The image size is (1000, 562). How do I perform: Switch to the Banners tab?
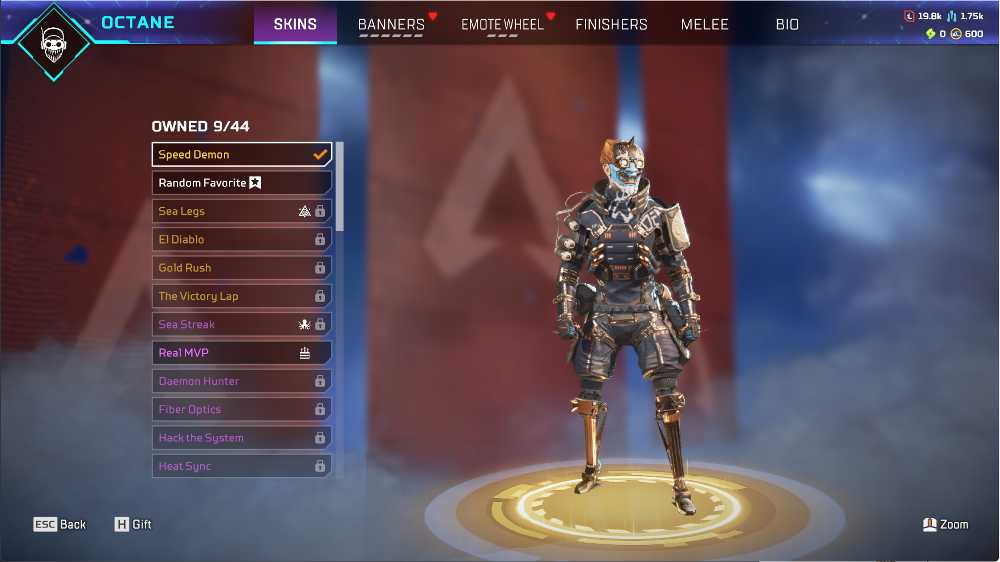click(391, 24)
